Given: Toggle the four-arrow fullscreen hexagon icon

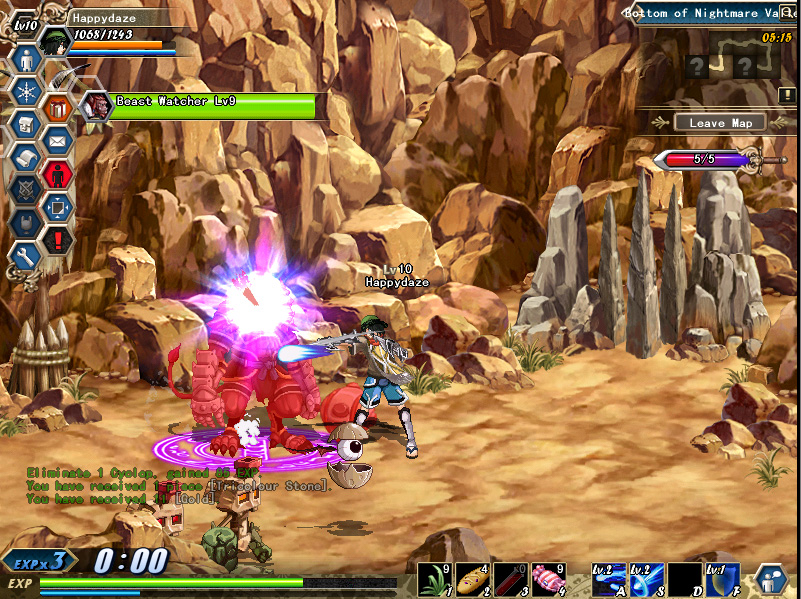Looking at the screenshot, I should click(58, 207).
